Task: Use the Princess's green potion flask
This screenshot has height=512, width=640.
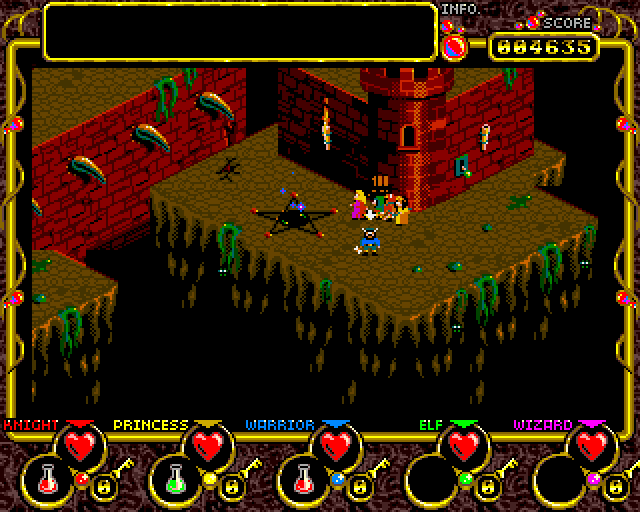Action: [176, 481]
